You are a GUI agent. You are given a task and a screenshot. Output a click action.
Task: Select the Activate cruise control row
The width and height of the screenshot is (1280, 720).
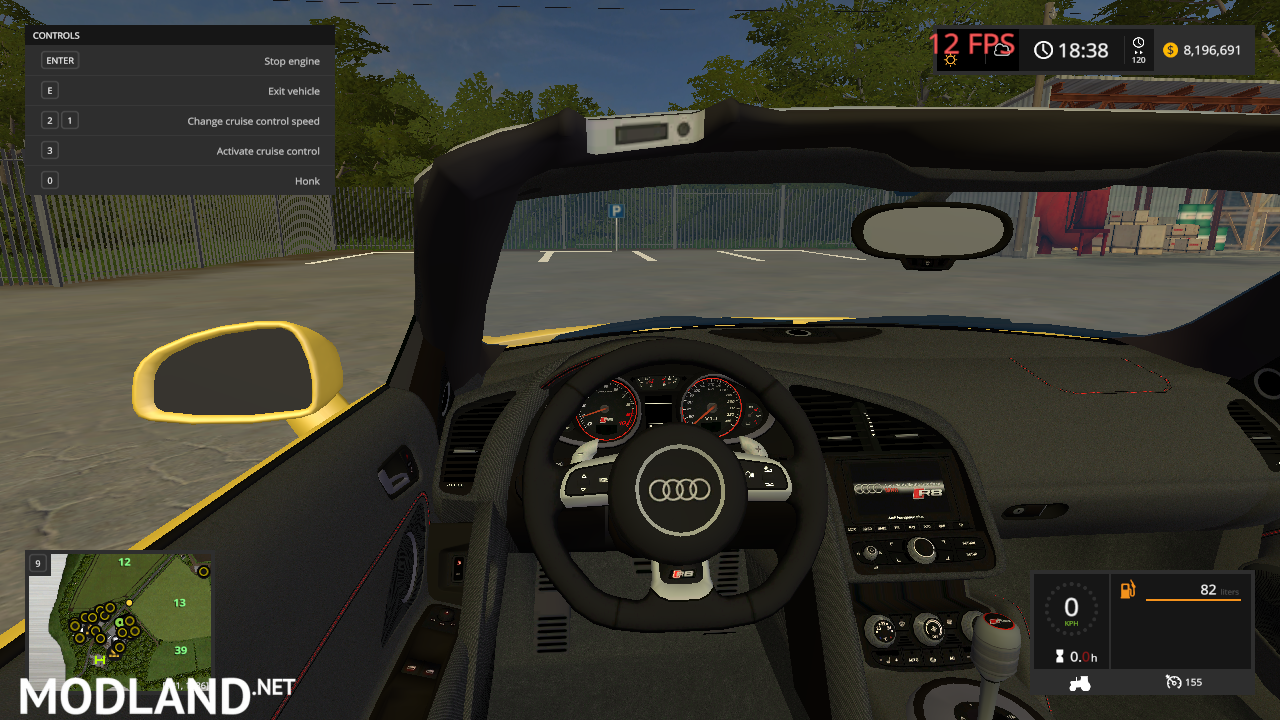point(268,150)
